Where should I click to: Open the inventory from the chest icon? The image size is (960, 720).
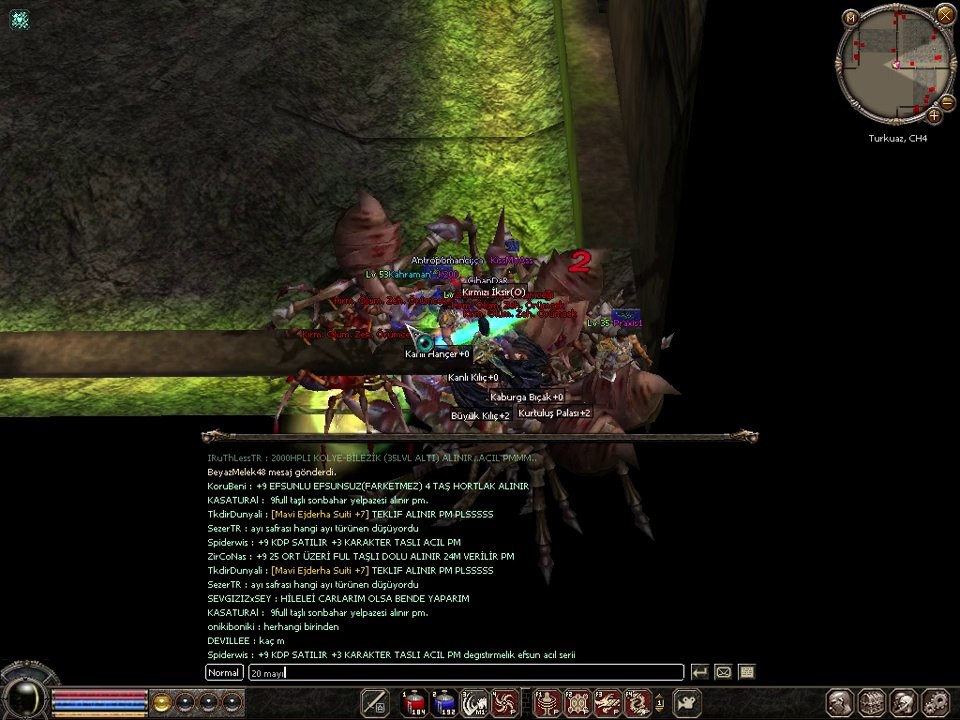tap(872, 703)
